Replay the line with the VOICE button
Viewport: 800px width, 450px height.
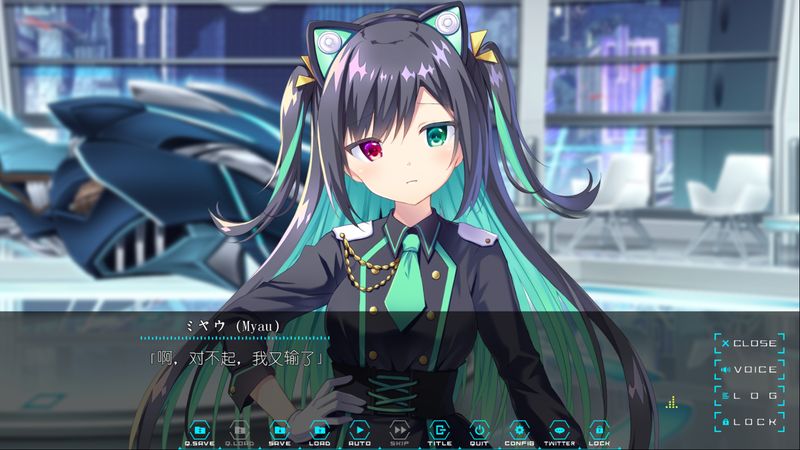click(749, 370)
